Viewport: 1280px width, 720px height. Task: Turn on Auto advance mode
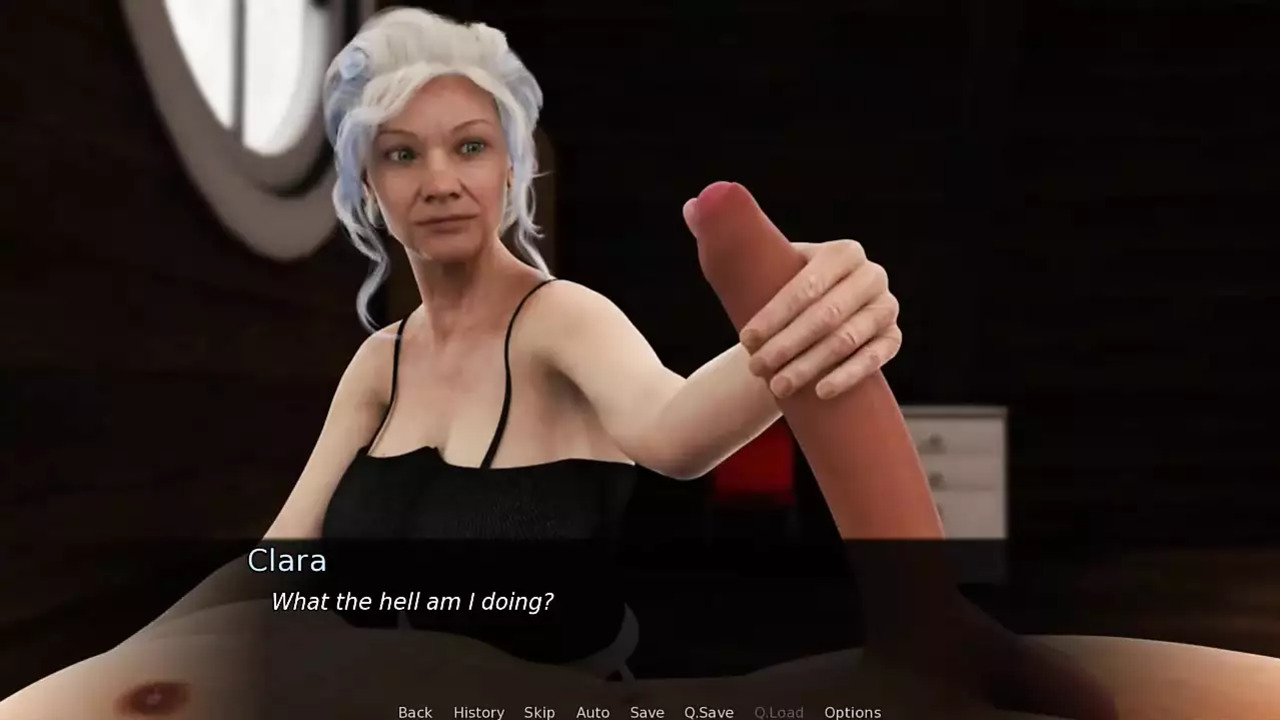[592, 712]
